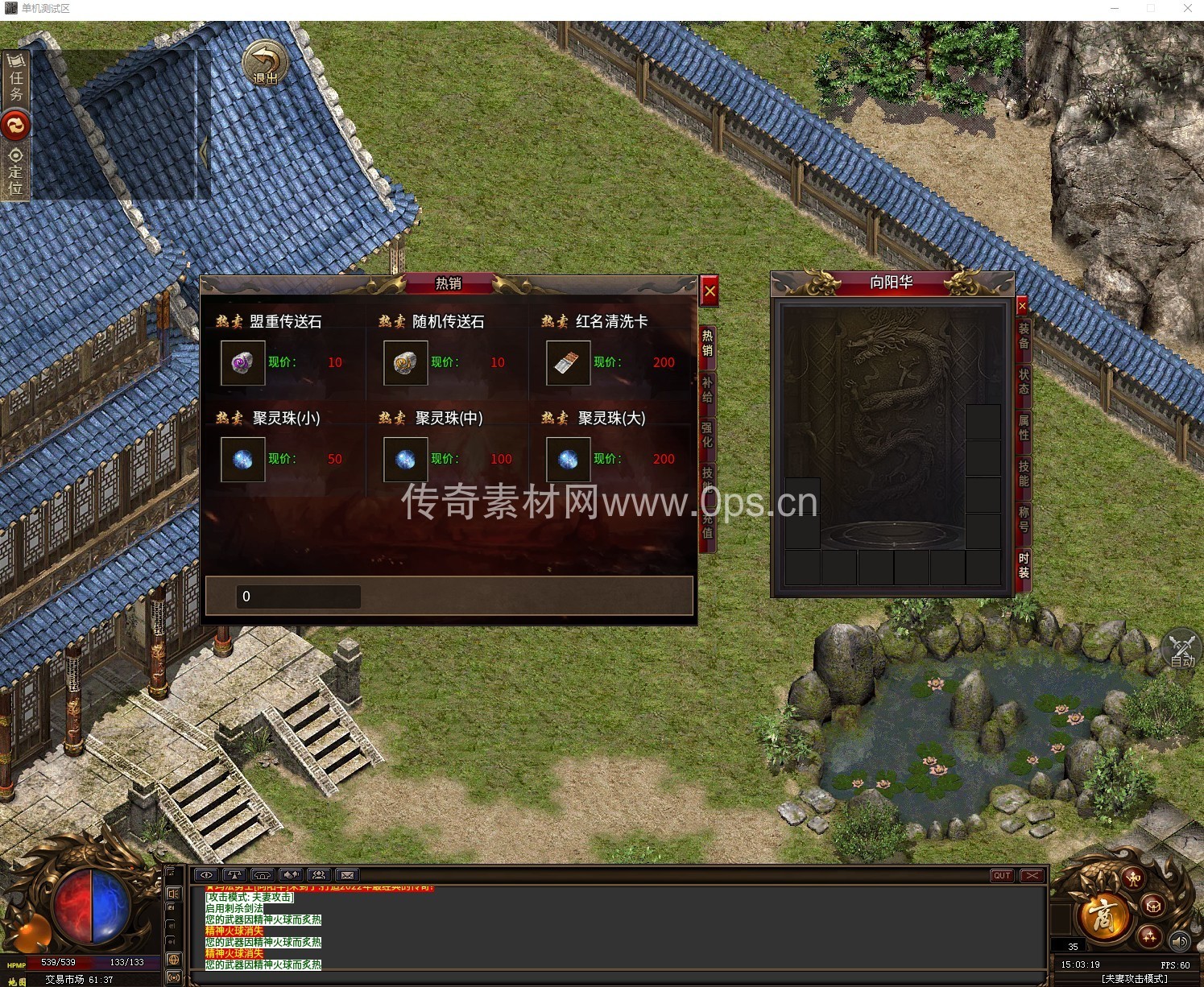Close the game window
The height and width of the screenshot is (987, 1204).
click(1187, 8)
